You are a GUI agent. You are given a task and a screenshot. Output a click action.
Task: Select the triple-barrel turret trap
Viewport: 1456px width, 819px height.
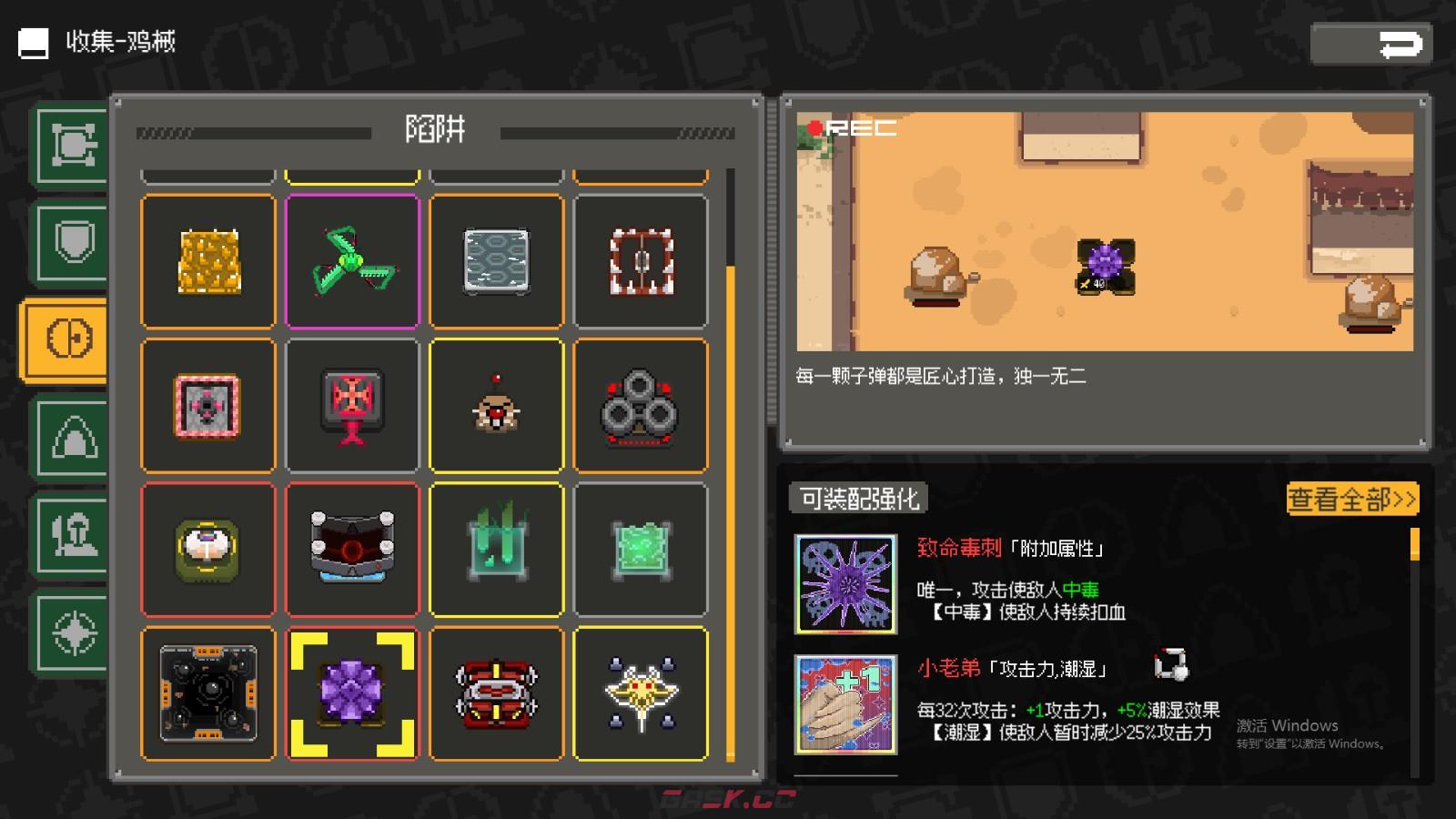pos(640,405)
